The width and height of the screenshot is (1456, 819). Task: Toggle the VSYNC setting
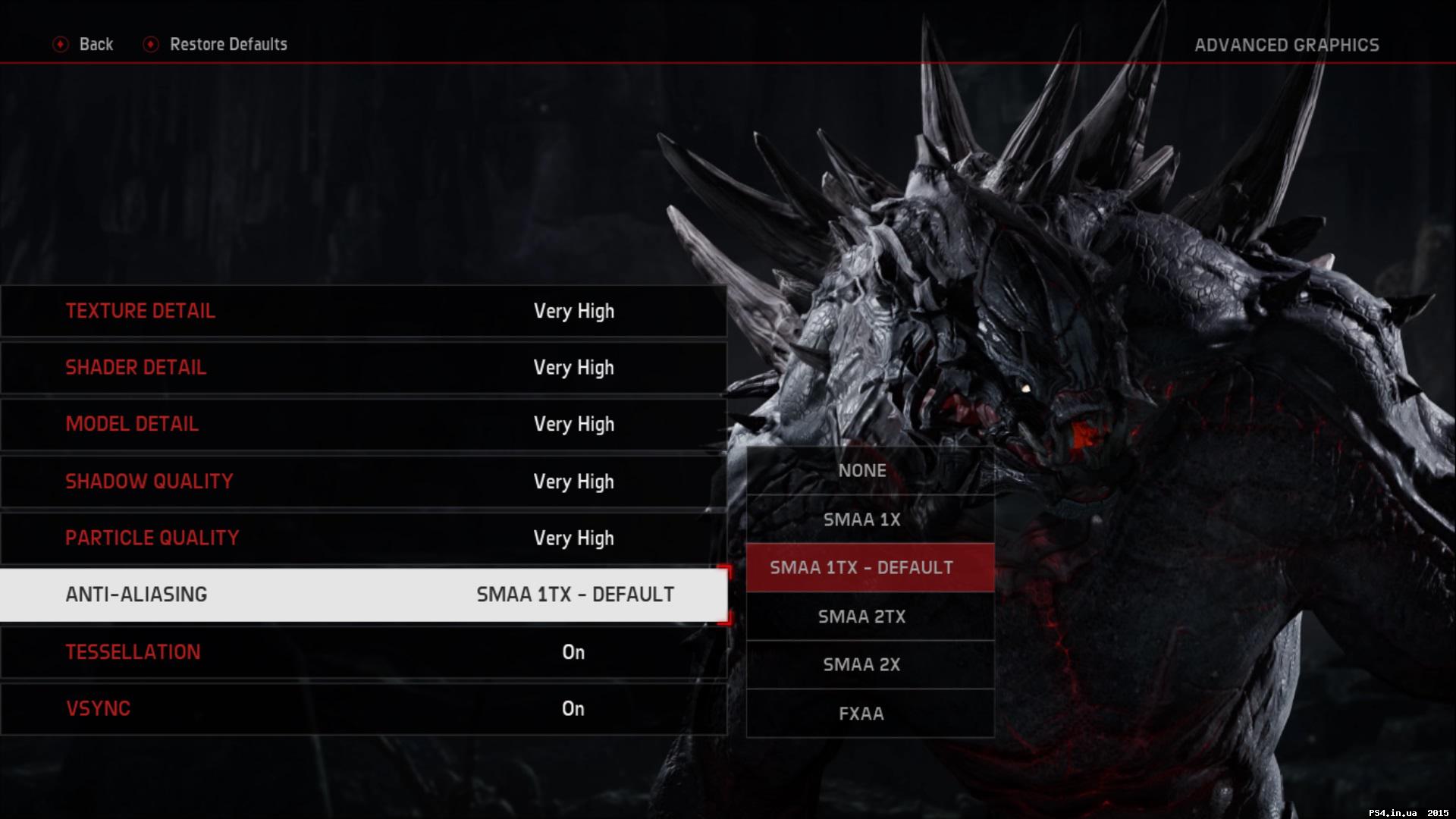[364, 708]
